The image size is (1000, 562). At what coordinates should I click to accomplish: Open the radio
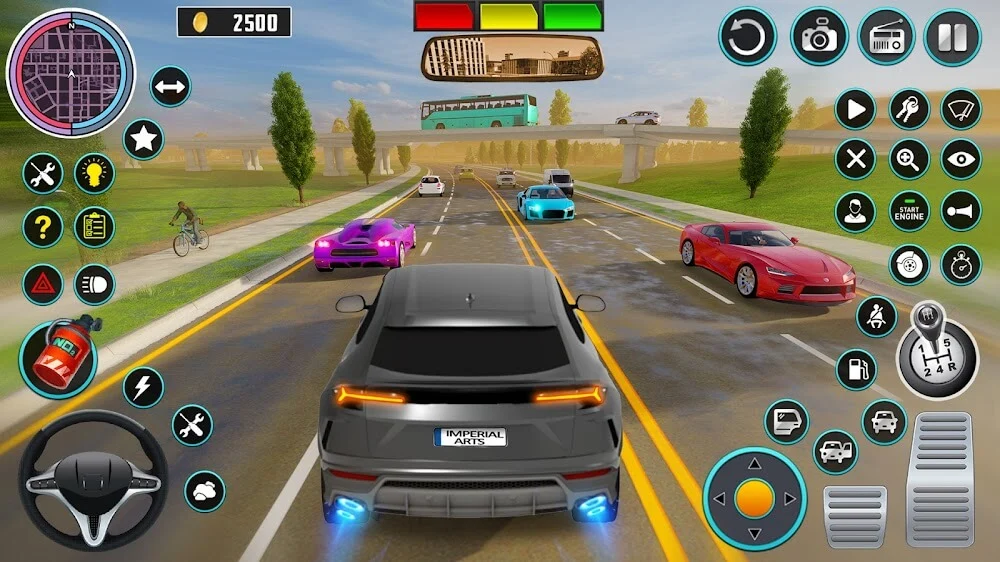coord(886,37)
